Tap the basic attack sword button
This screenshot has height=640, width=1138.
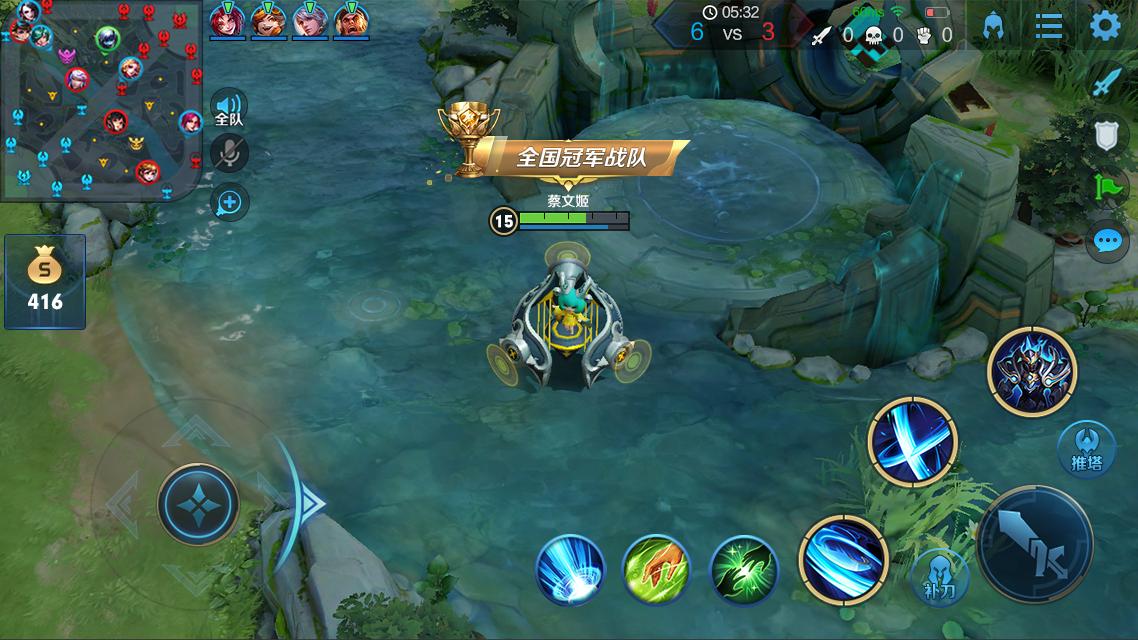coord(1035,545)
